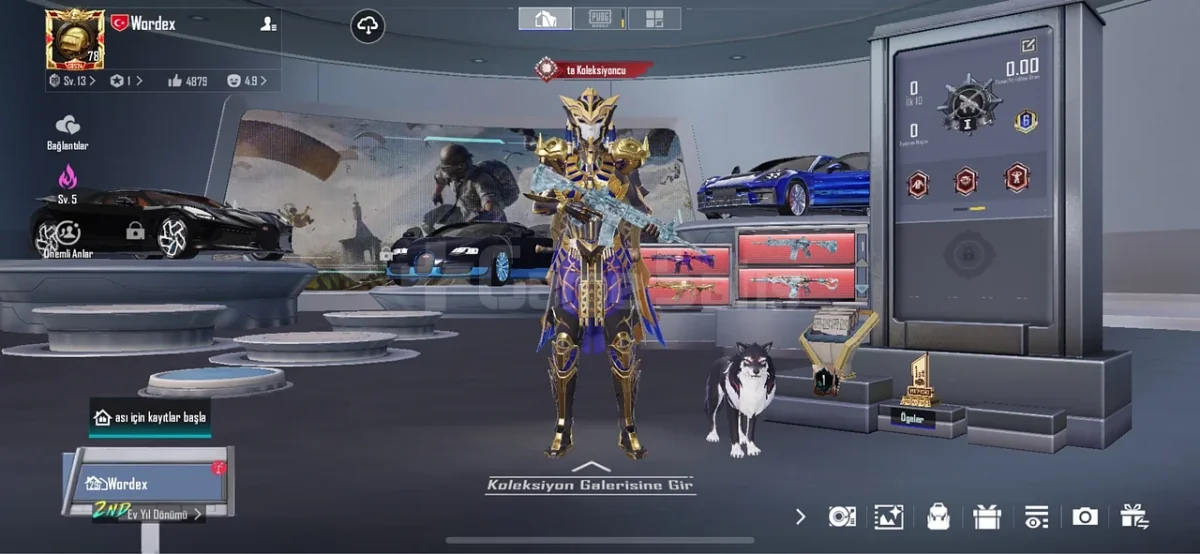Open the likes count with thumbs-up
This screenshot has width=1200, height=554.
pos(188,80)
